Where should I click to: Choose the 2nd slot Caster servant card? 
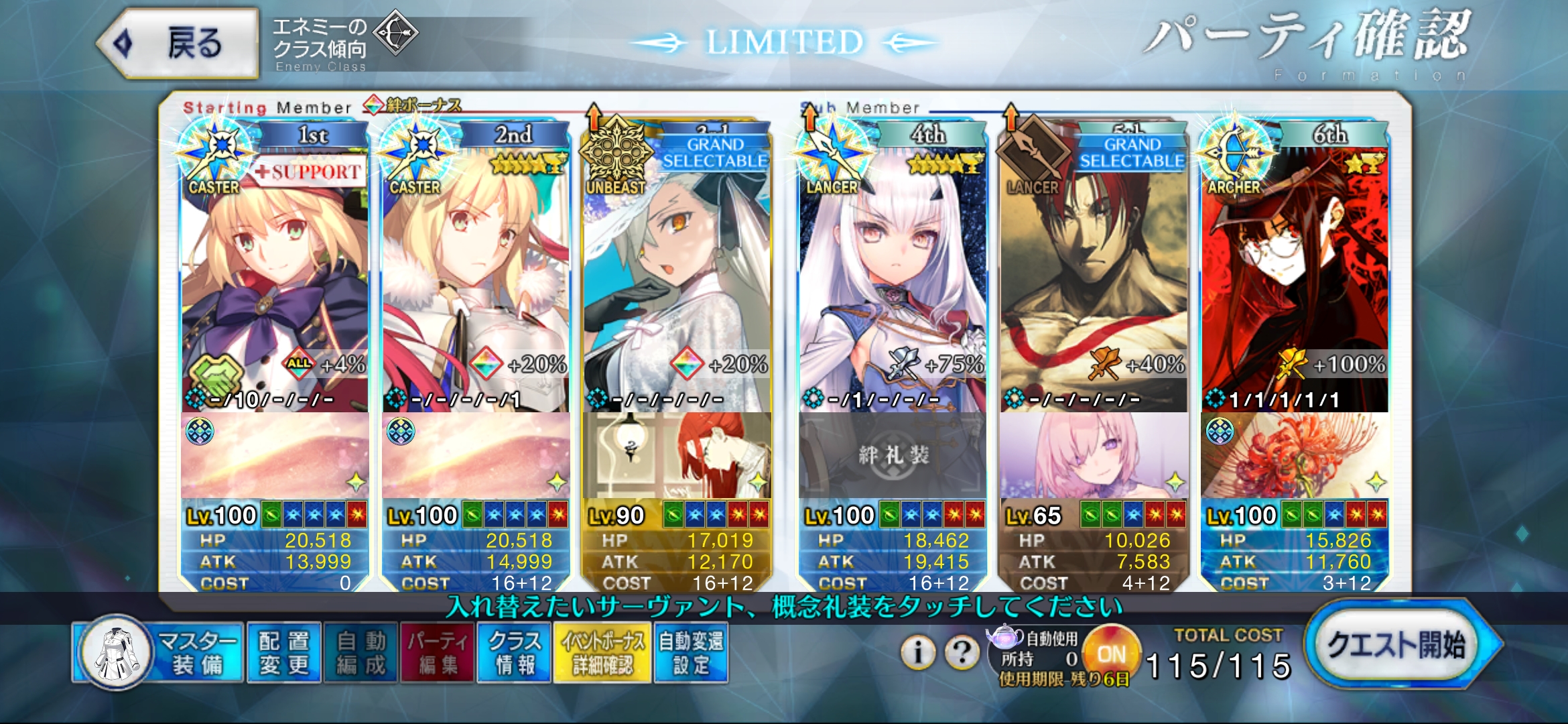pyautogui.click(x=476, y=282)
